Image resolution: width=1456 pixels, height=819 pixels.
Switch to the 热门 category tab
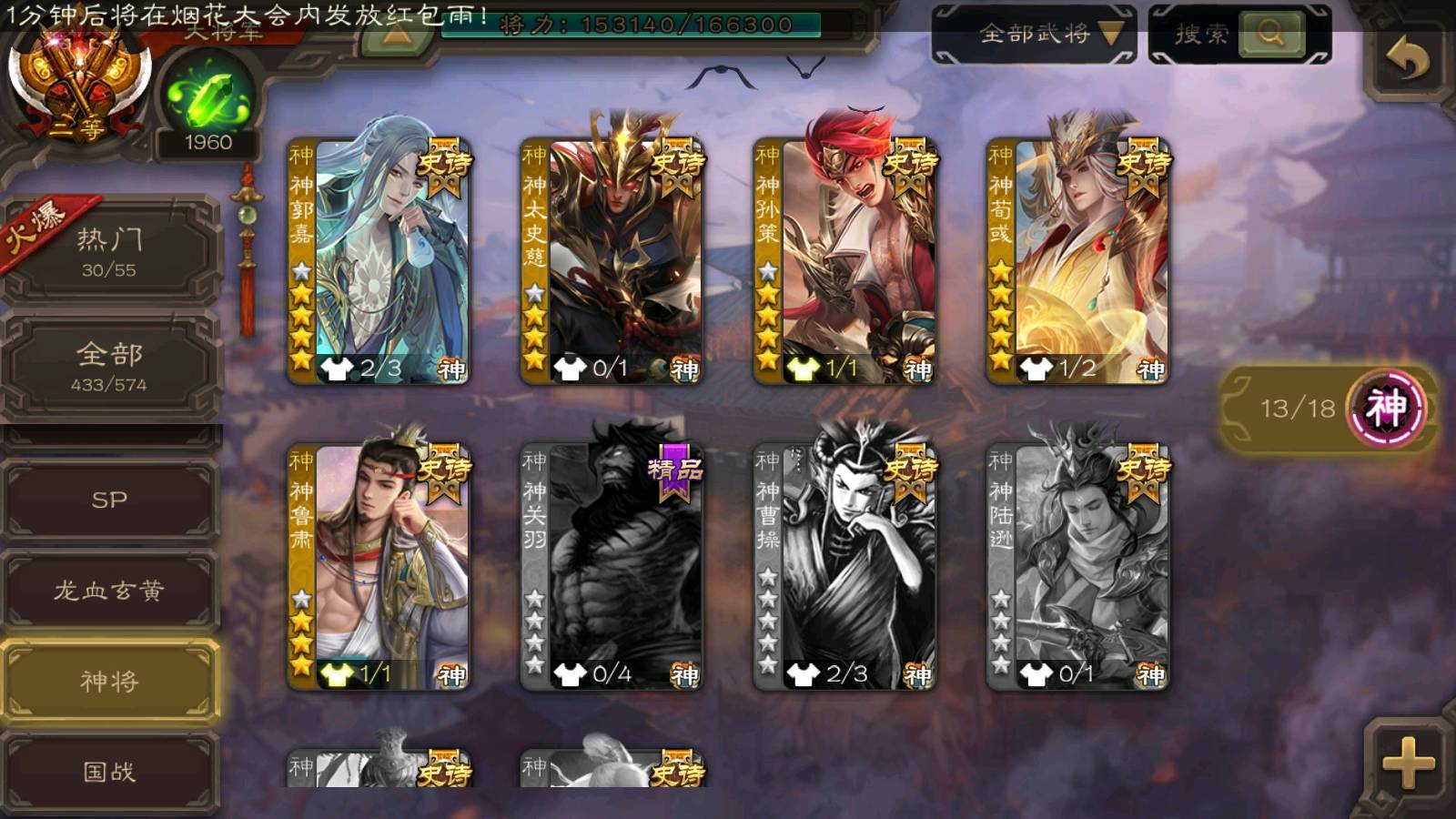click(x=109, y=250)
